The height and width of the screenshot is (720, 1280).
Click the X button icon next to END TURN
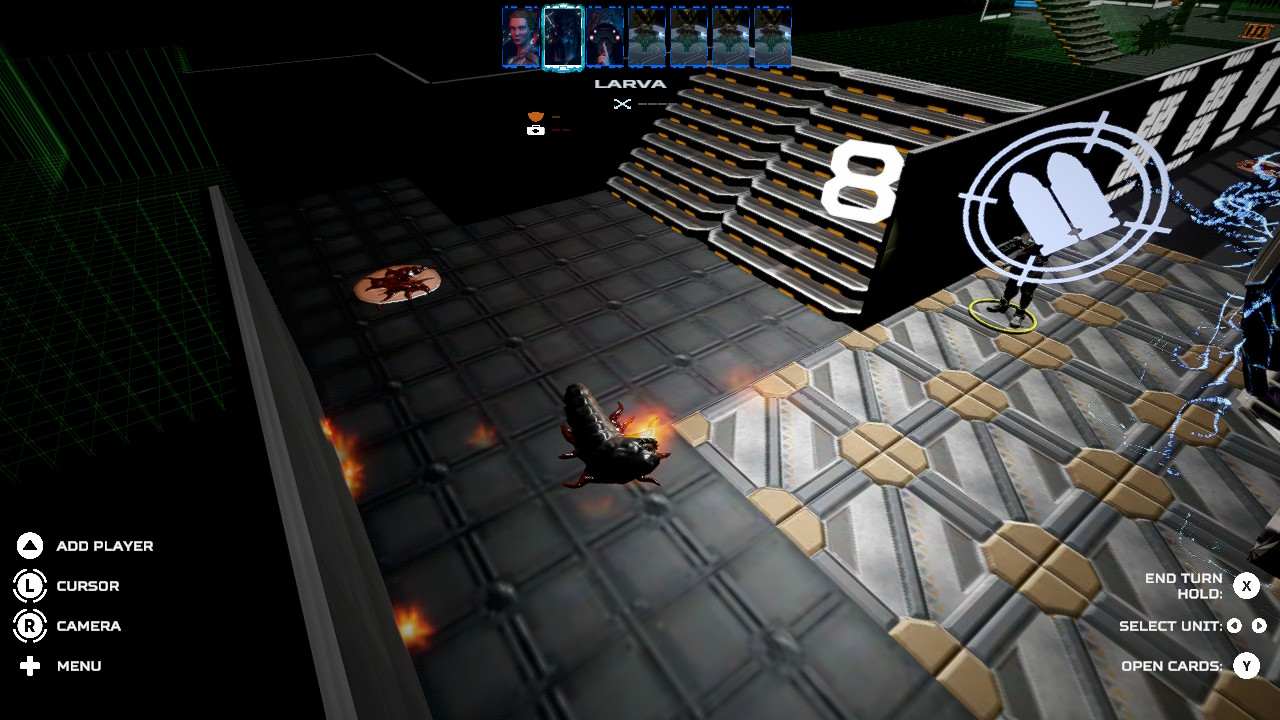click(x=1247, y=586)
